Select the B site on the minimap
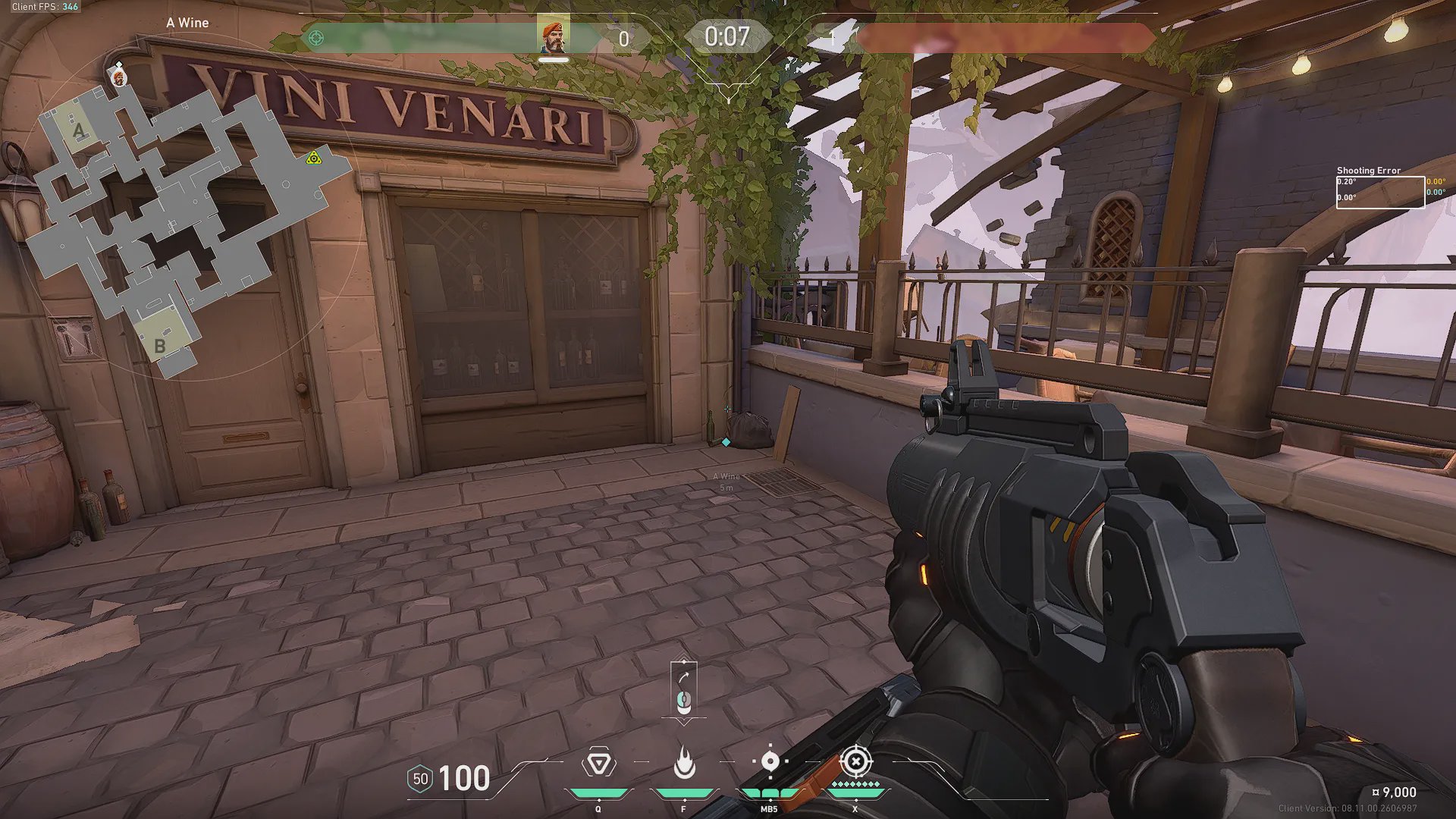The height and width of the screenshot is (819, 1456). pyautogui.click(x=159, y=345)
